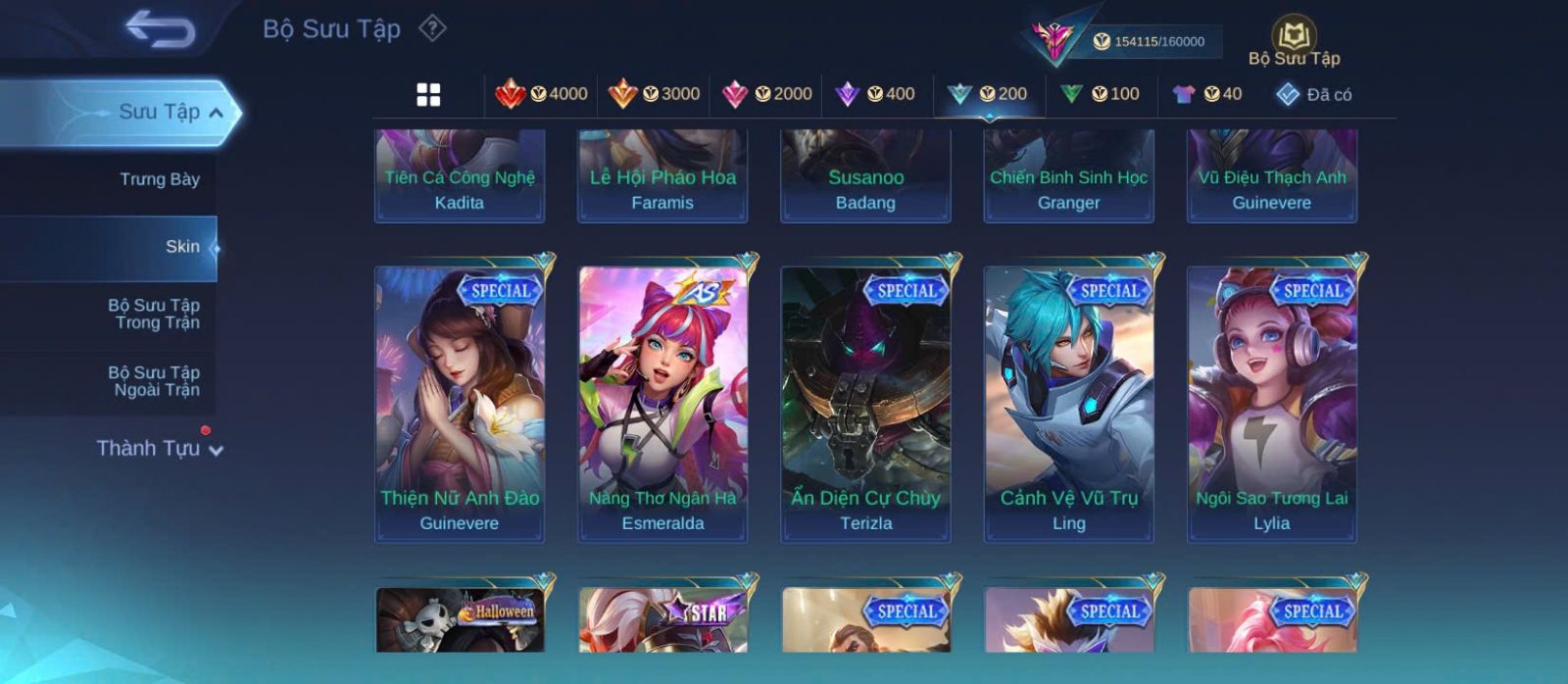The image size is (1568, 684).
Task: Open Bộ Sưu Tập Trong Trận
Action: tap(154, 314)
